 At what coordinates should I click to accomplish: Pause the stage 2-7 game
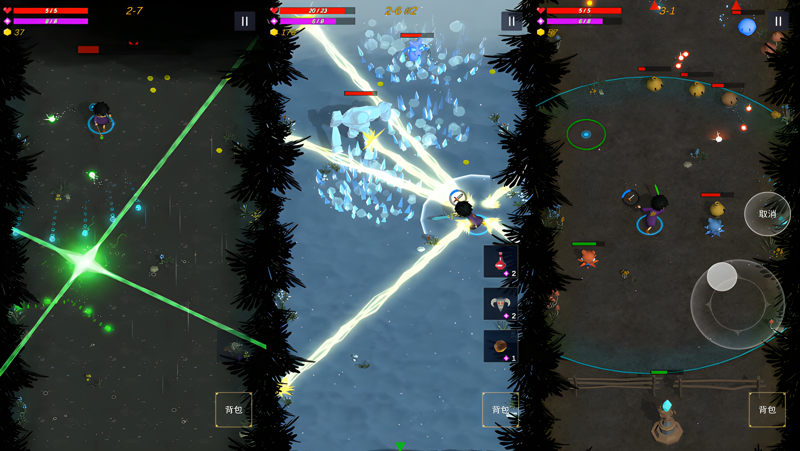point(245,21)
